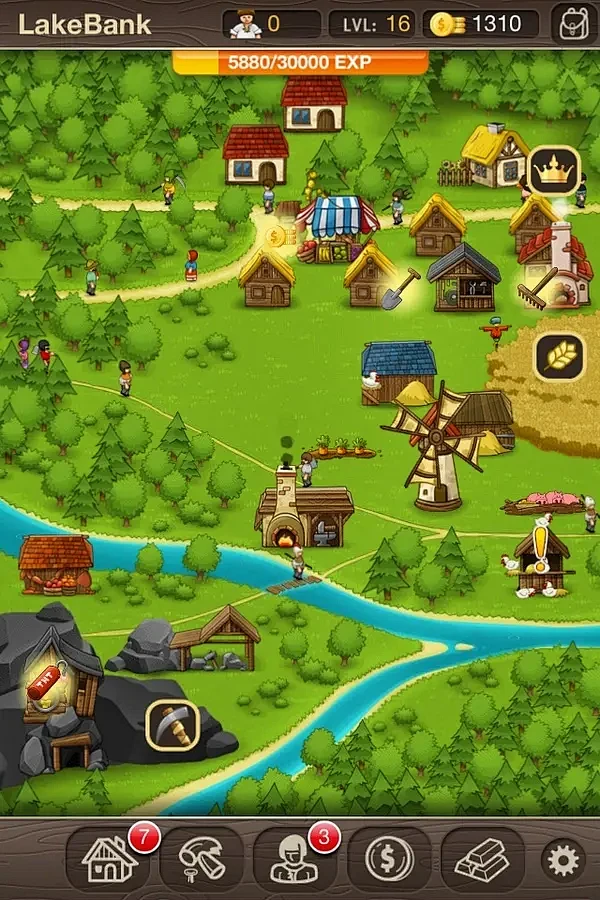Tap the gold crown icon

[x=553, y=171]
